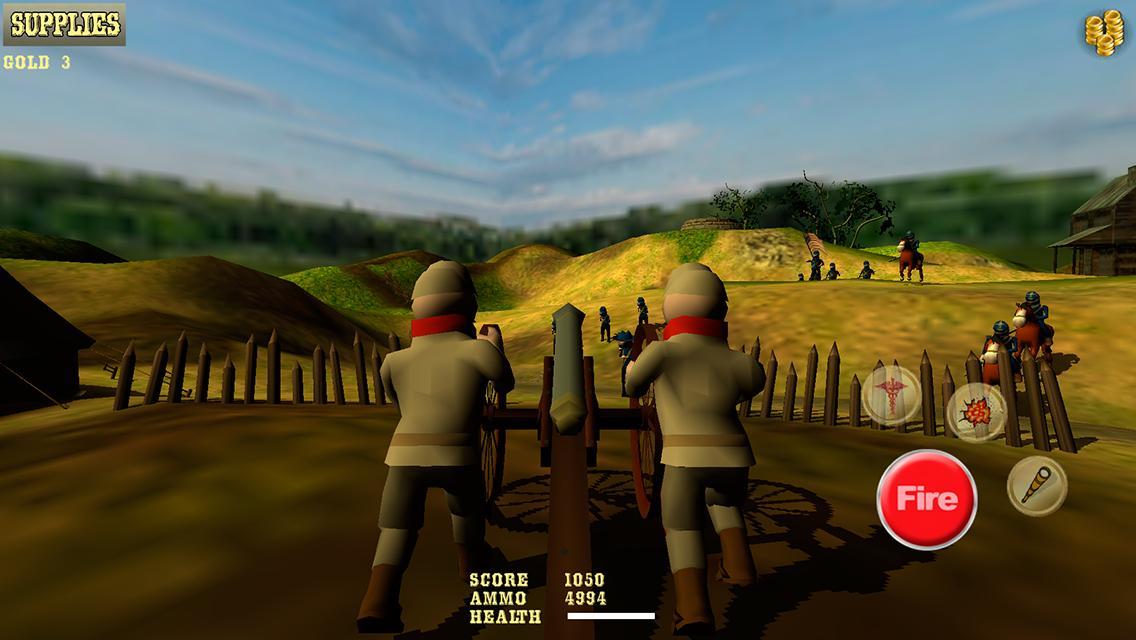Screen dimensions: 1136x640
Task: Tap the red Fire button
Action: point(926,498)
